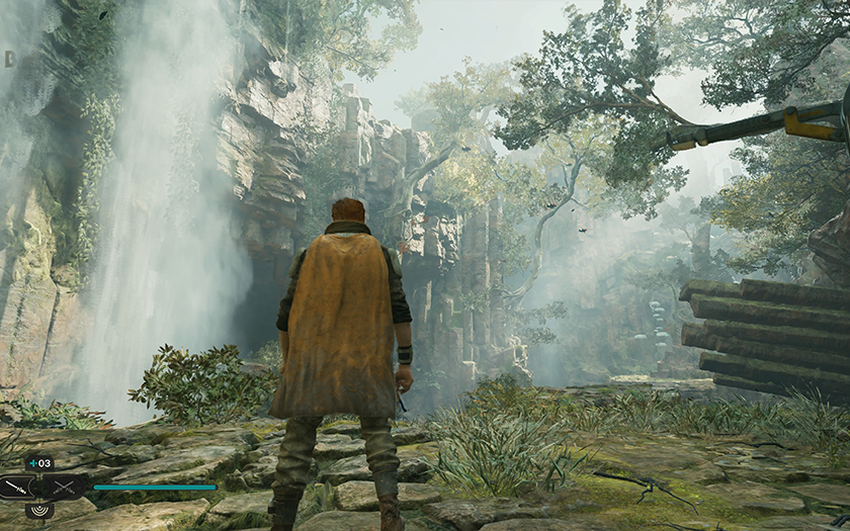850x531 pixels.
Task: Select the single lightsaber stance icon
Action: (x=16, y=488)
